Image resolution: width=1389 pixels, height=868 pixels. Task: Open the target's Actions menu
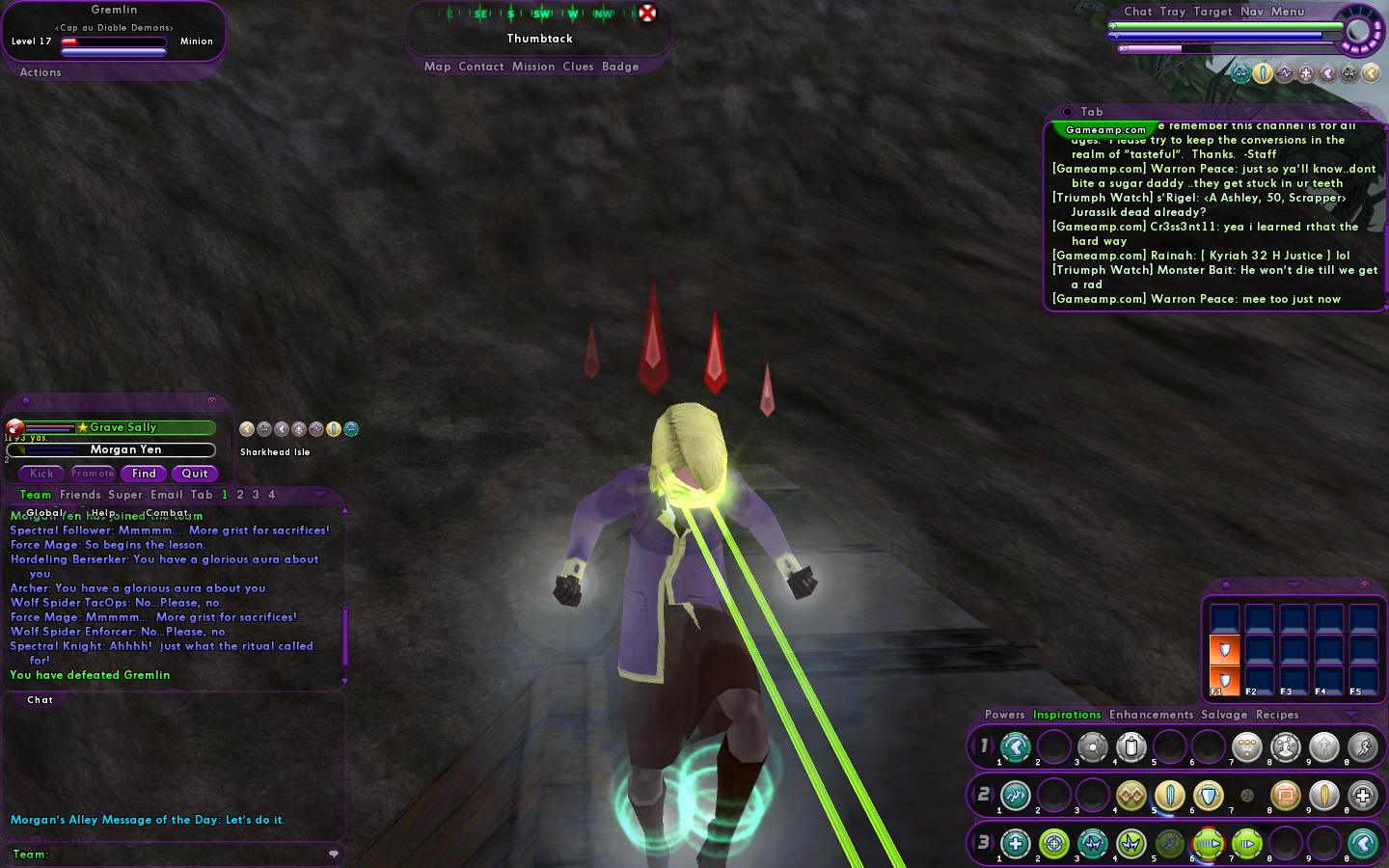41,72
